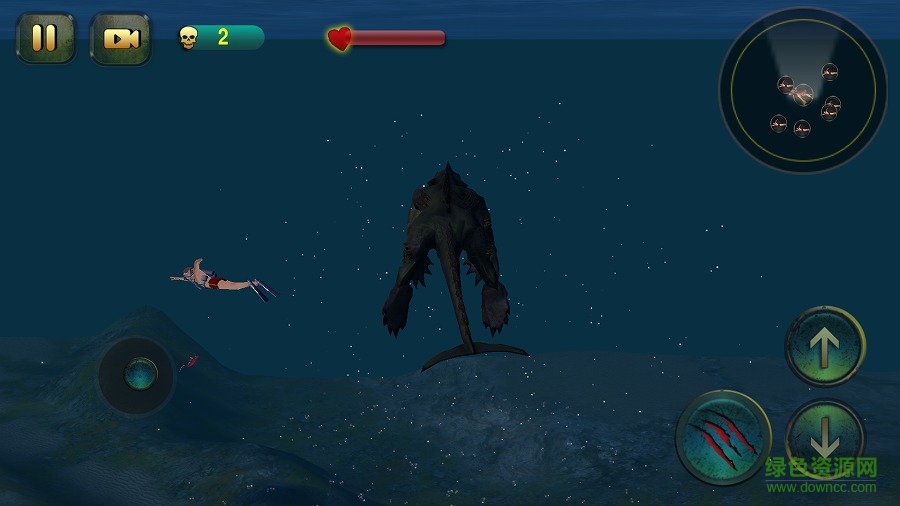Screen dimensions: 900x506
Task: Pause the game
Action: [45, 38]
